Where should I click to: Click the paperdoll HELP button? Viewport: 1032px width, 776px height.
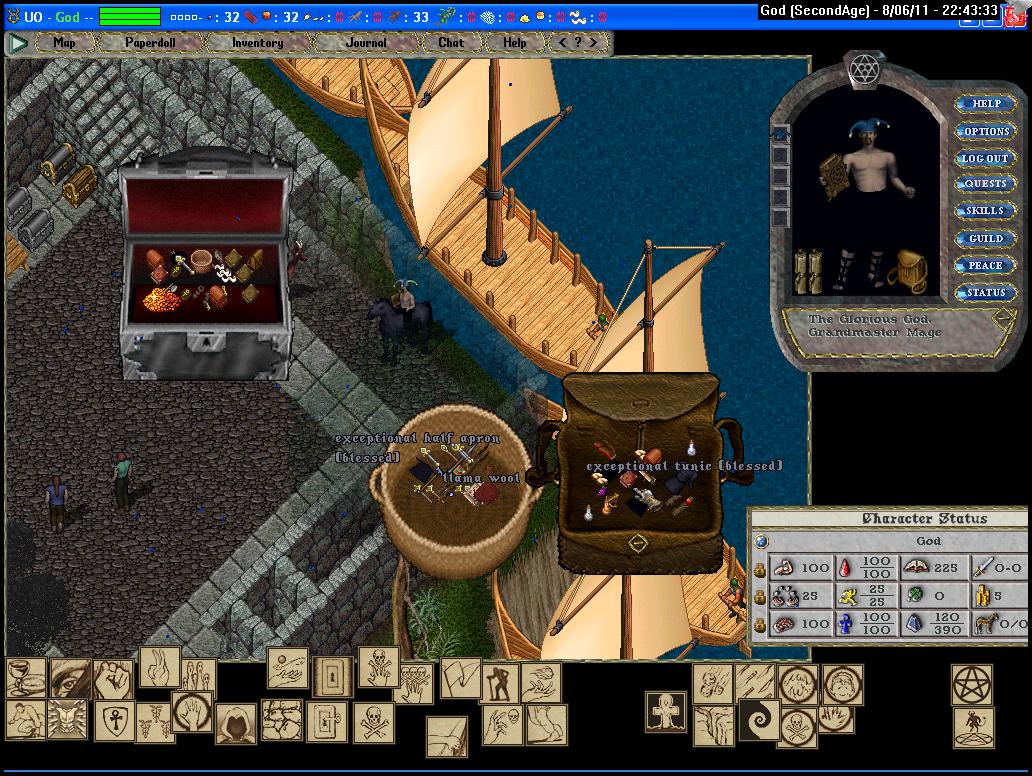click(986, 104)
